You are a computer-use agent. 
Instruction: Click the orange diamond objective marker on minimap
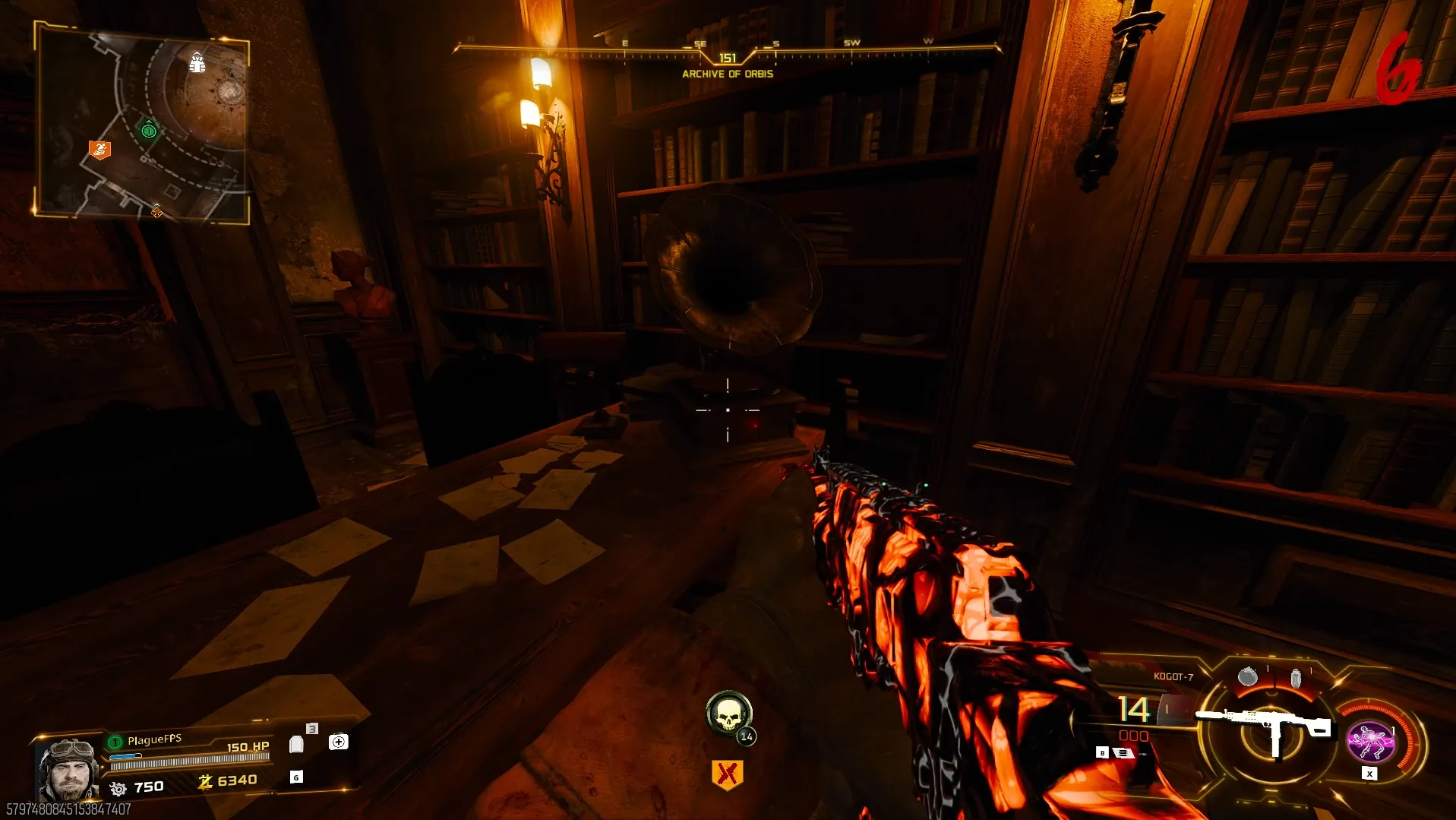pos(156,211)
